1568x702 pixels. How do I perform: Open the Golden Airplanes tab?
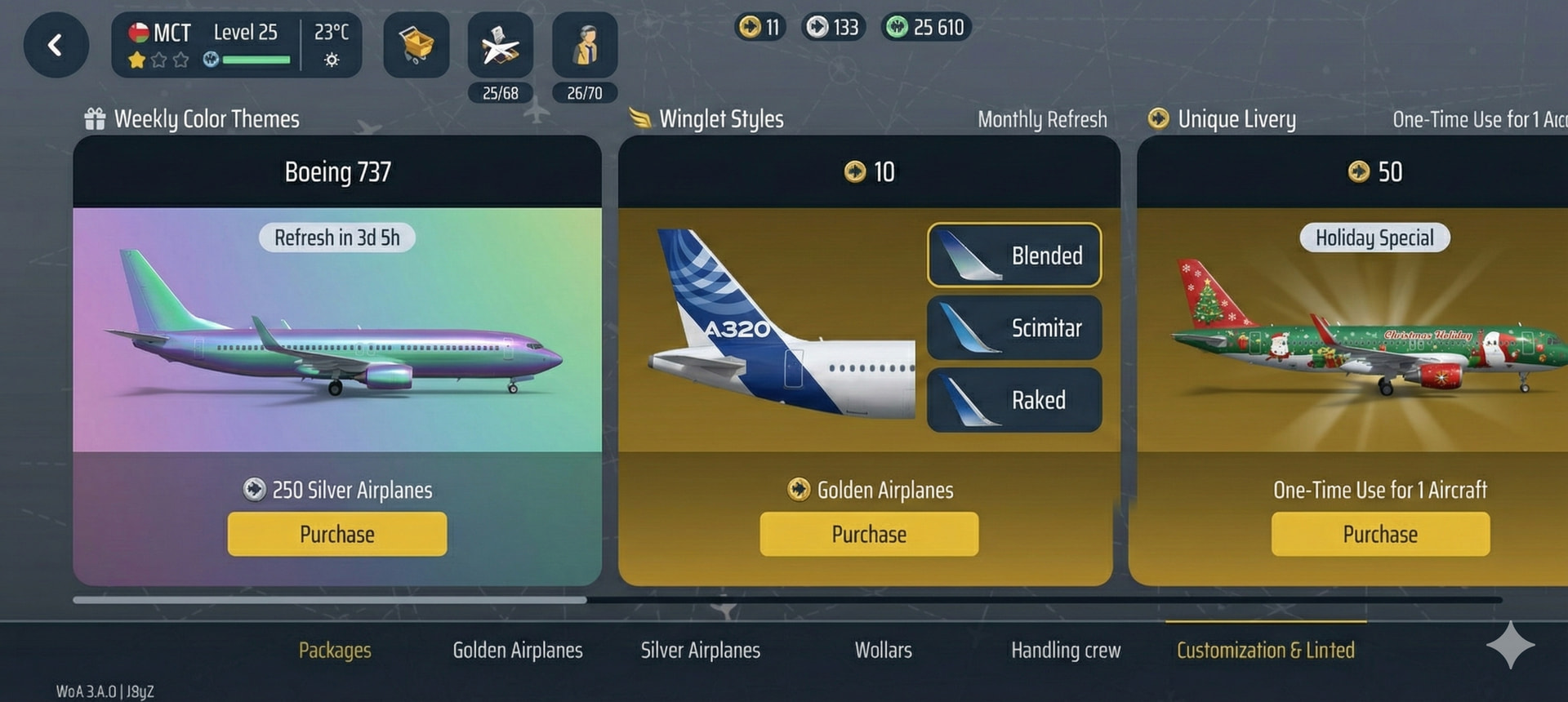(x=518, y=650)
